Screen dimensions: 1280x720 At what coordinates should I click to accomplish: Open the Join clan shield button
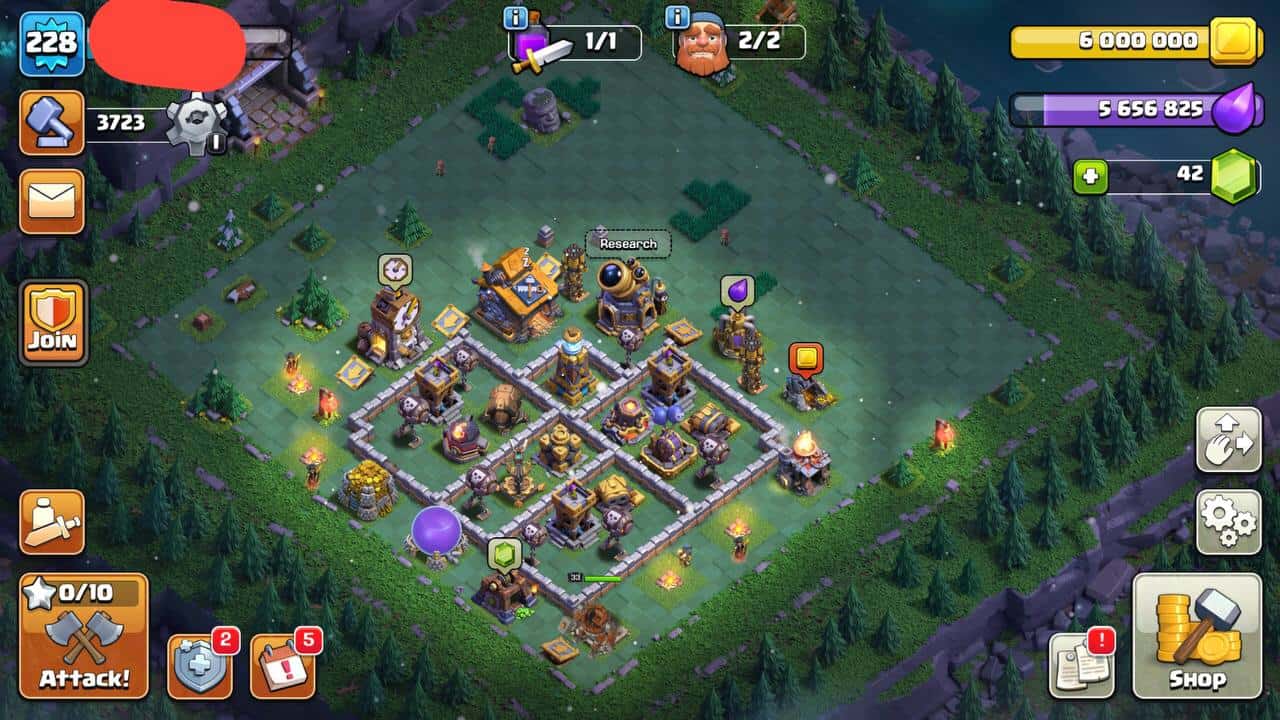point(53,322)
